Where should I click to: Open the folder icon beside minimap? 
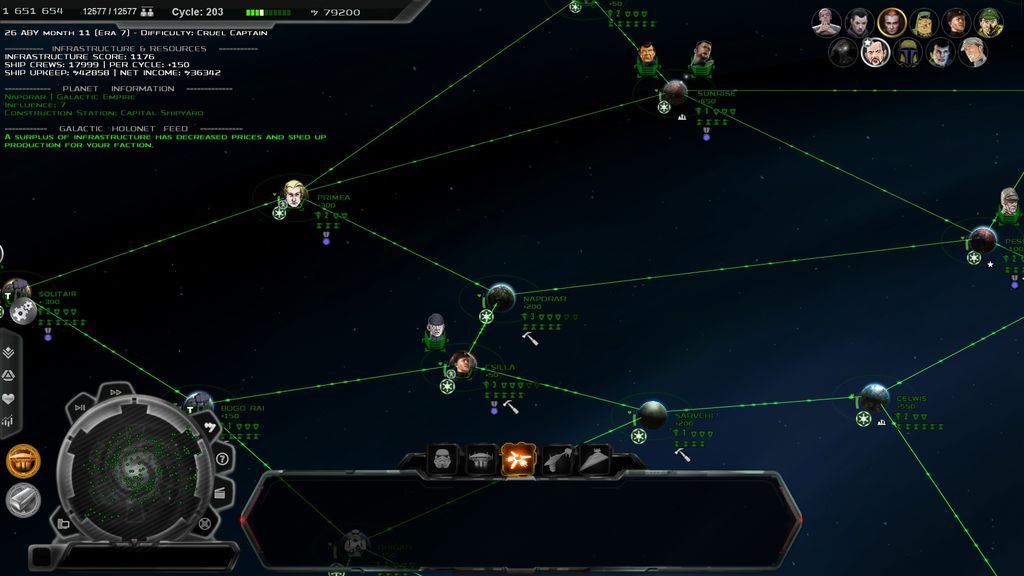[63, 524]
